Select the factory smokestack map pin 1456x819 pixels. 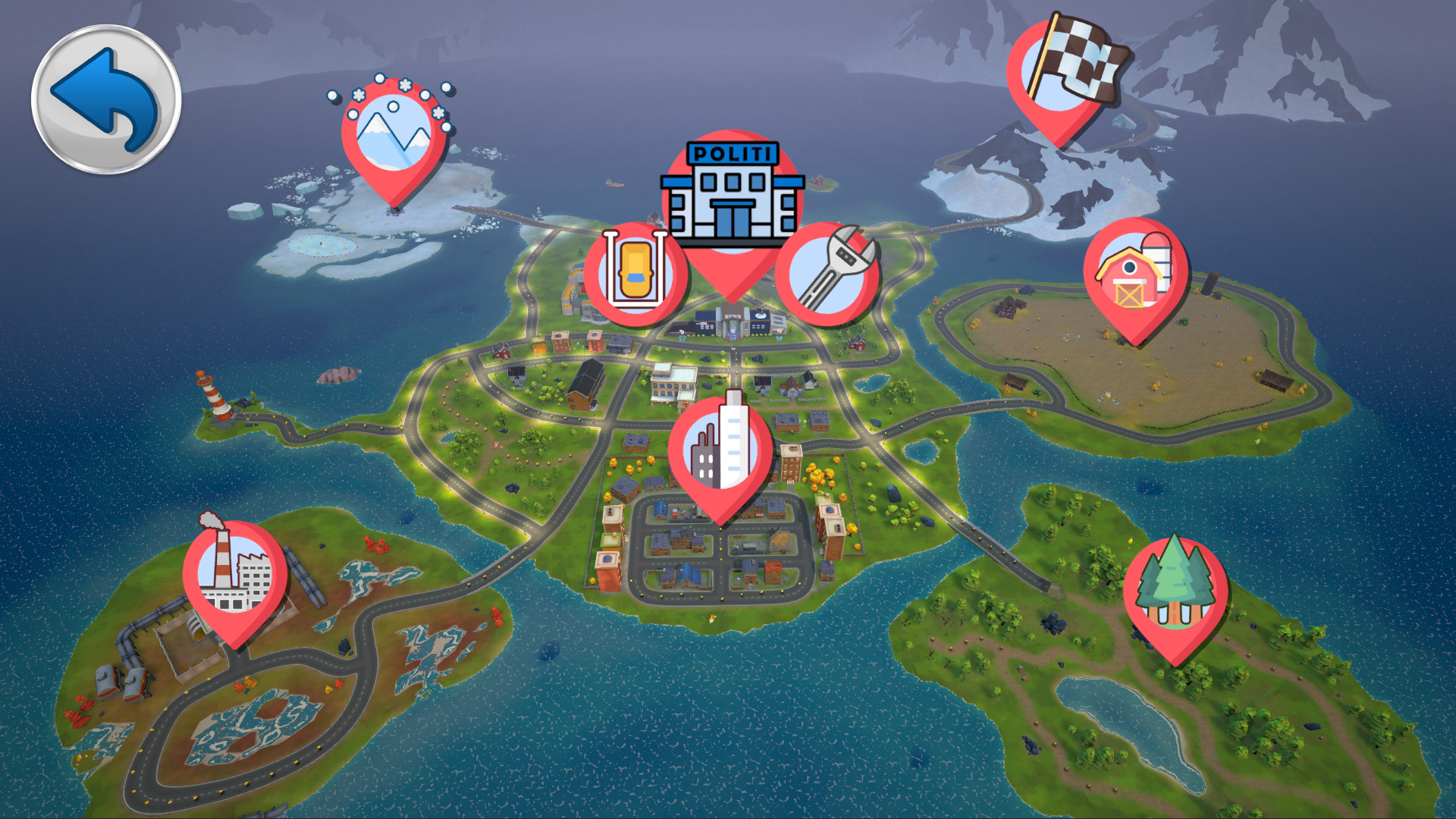click(x=235, y=576)
